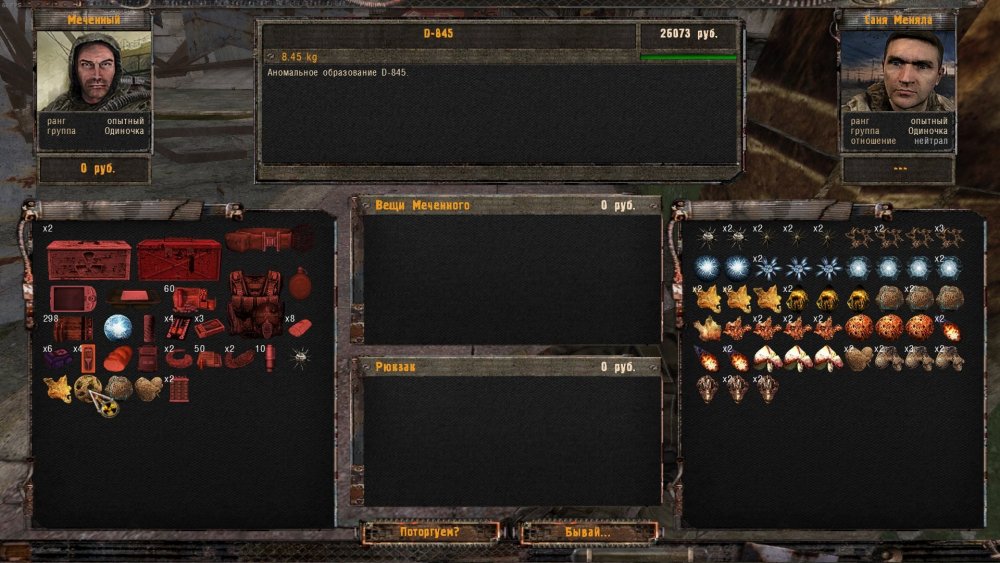1000x563 pixels.
Task: Pick the heart-shaped artifact in the trader's stock
Action: coord(856,358)
